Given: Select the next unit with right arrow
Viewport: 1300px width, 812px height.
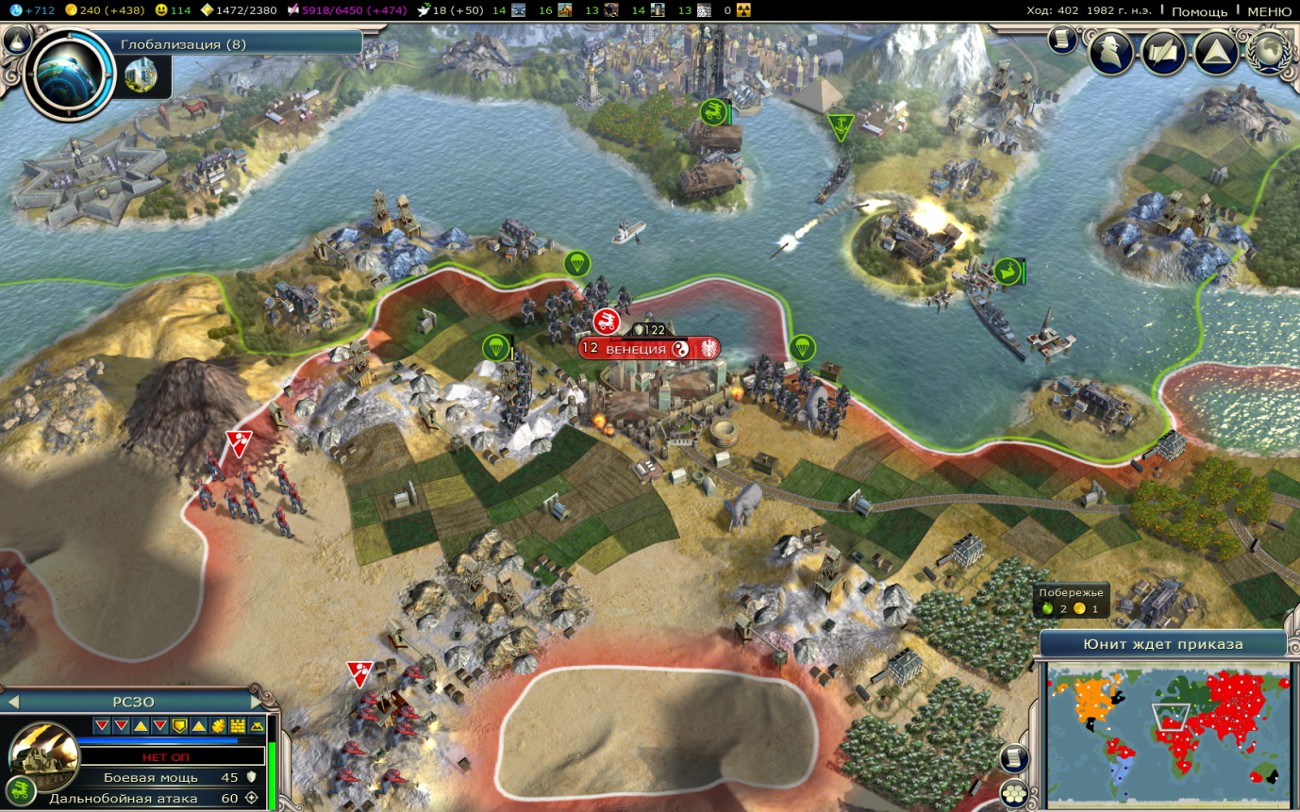Looking at the screenshot, I should point(258,701).
